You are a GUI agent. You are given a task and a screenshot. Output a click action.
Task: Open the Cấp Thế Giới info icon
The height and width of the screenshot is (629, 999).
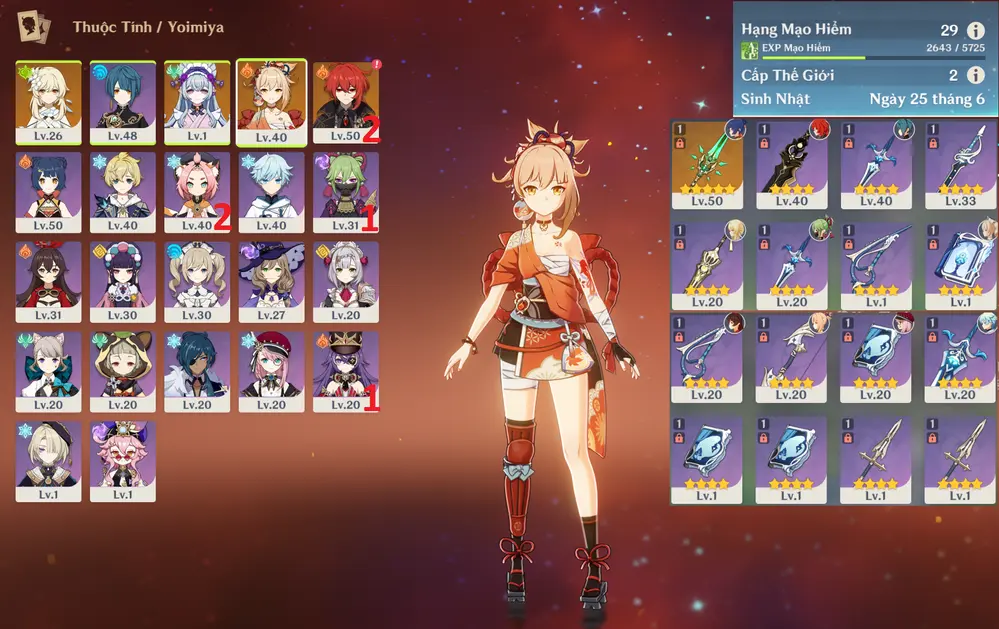[x=975, y=75]
